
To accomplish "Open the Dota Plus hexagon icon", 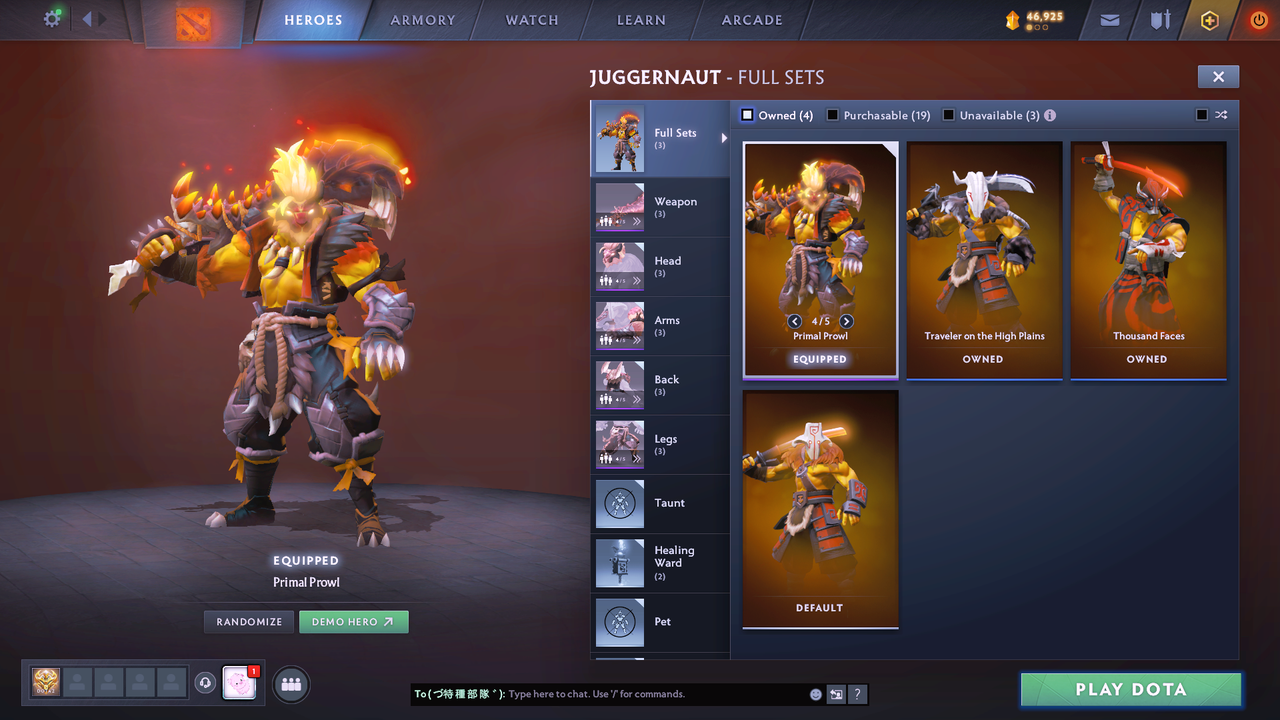I will coord(1208,20).
